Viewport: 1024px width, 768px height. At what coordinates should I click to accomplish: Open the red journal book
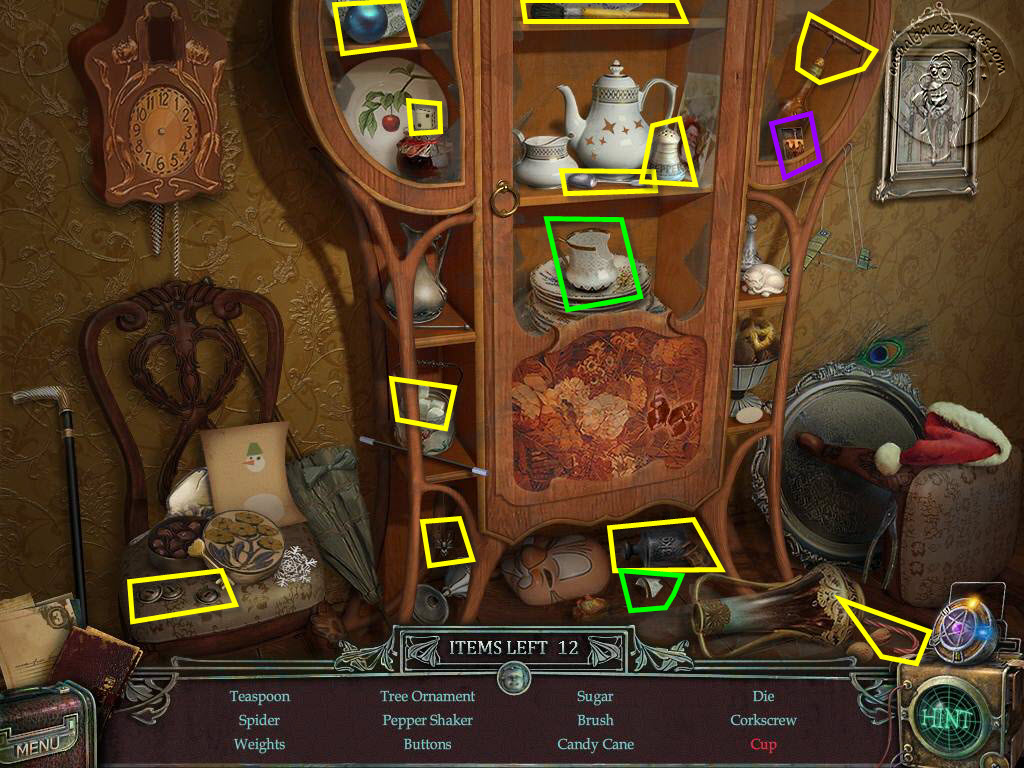97,660
